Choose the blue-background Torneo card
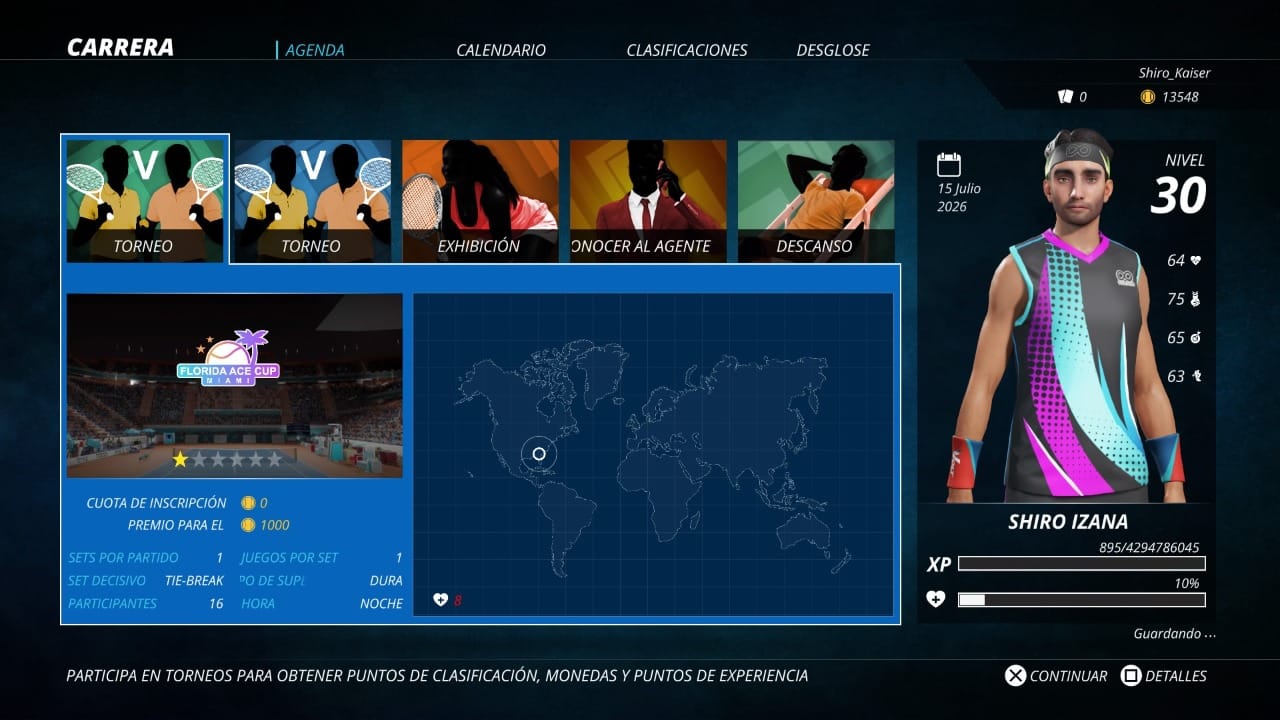Viewport: 1280px width, 720px height. point(313,200)
